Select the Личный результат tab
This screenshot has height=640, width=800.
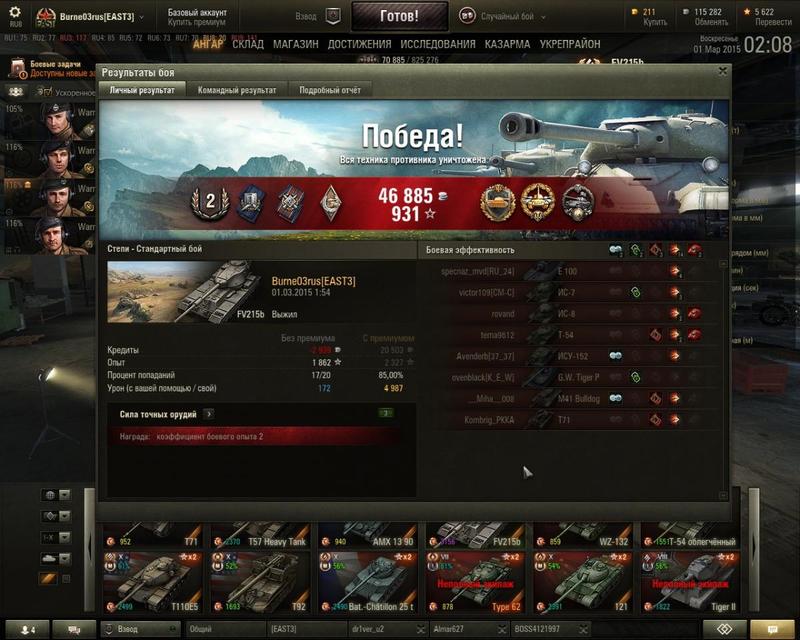click(142, 90)
